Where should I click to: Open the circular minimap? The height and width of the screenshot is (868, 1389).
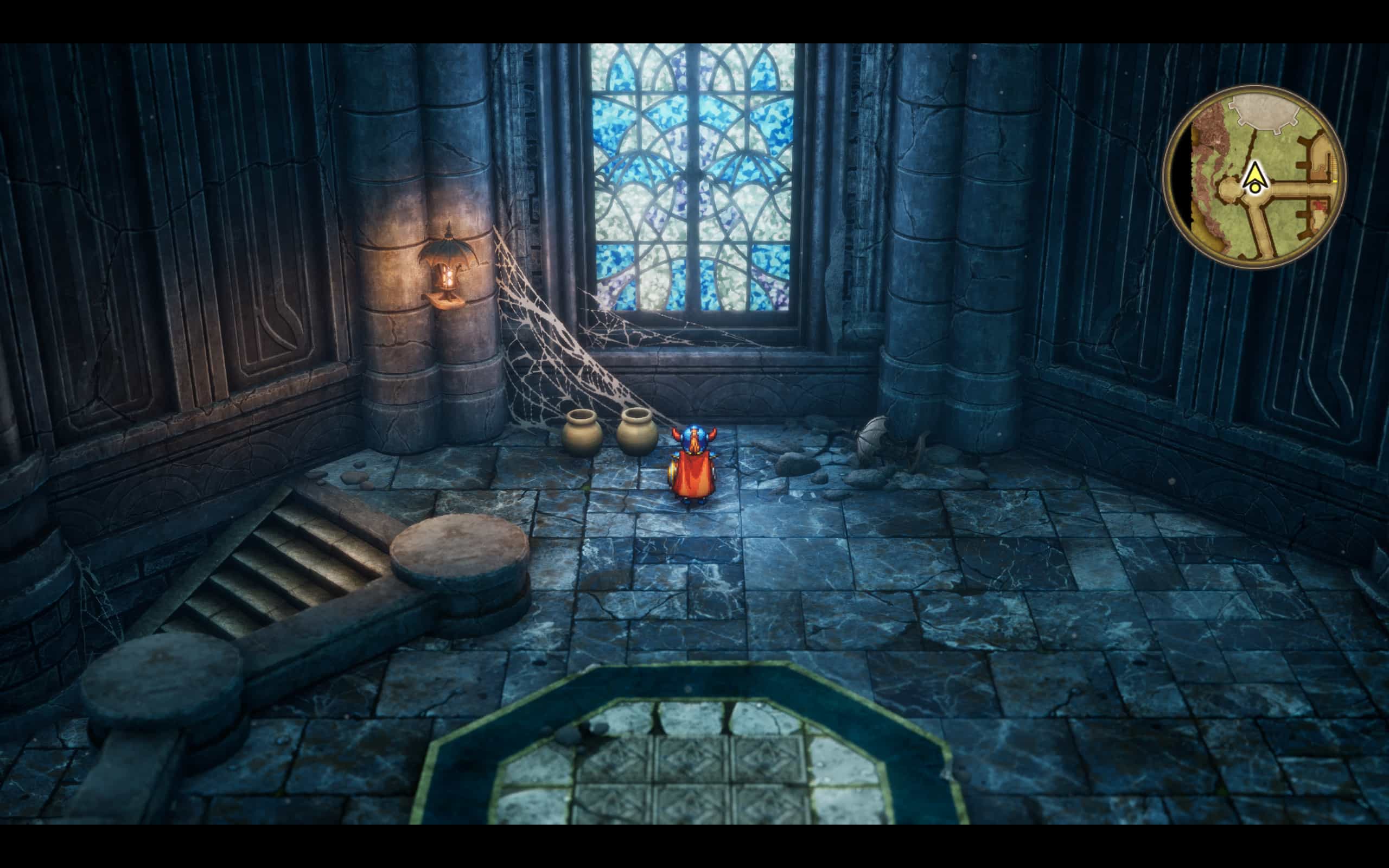pos(1254,176)
